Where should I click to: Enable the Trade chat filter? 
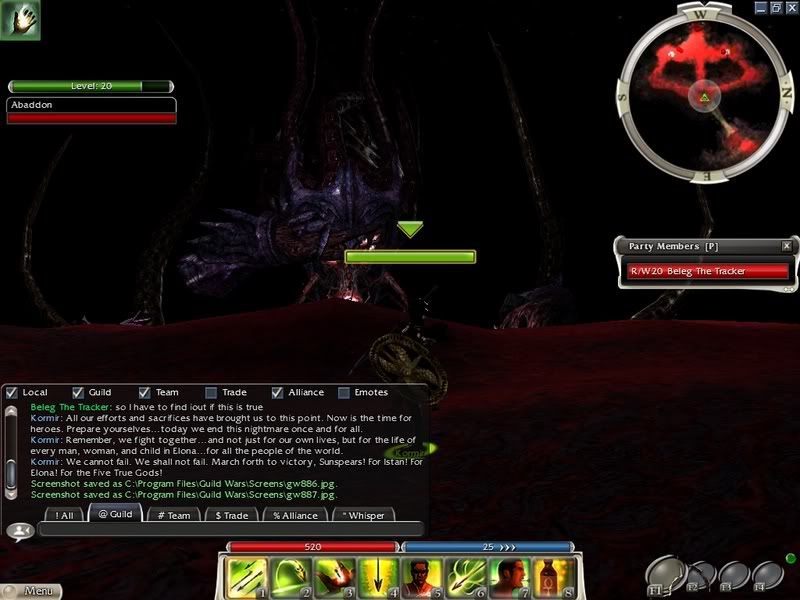[x=211, y=393]
